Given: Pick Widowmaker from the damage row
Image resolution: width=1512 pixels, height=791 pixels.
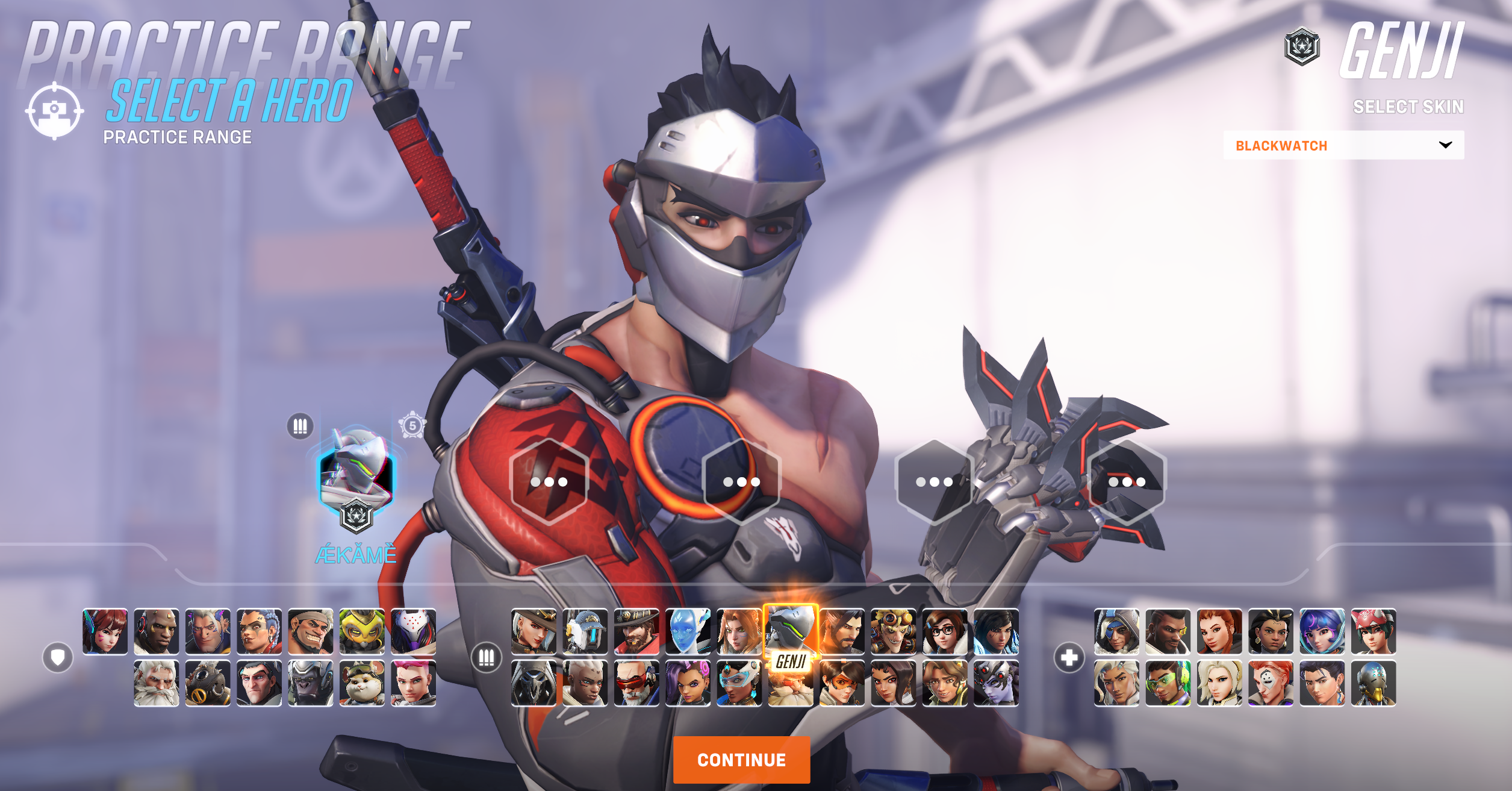Looking at the screenshot, I should point(995,683).
